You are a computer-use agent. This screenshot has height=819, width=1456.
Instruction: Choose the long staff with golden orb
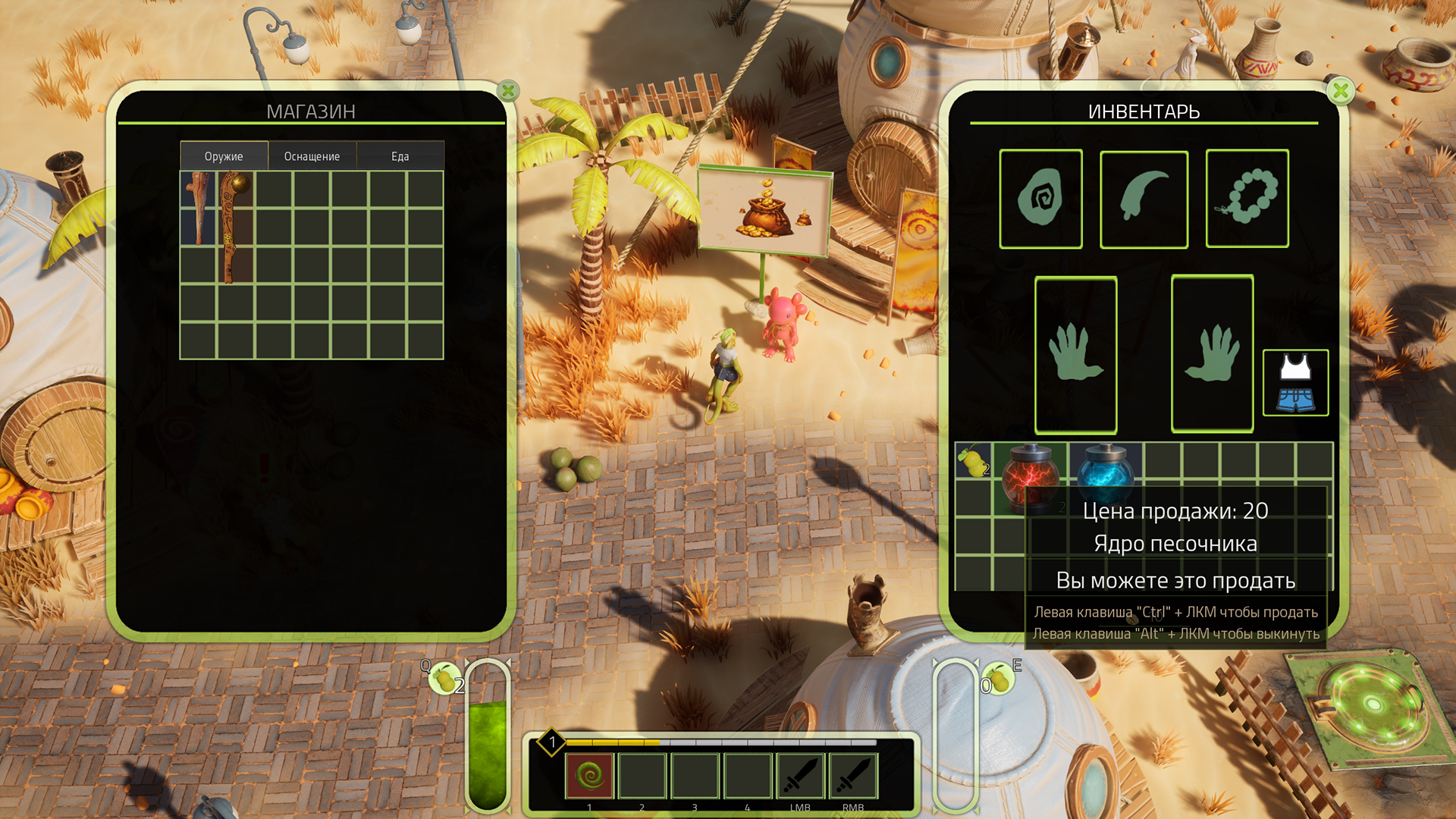click(235, 227)
